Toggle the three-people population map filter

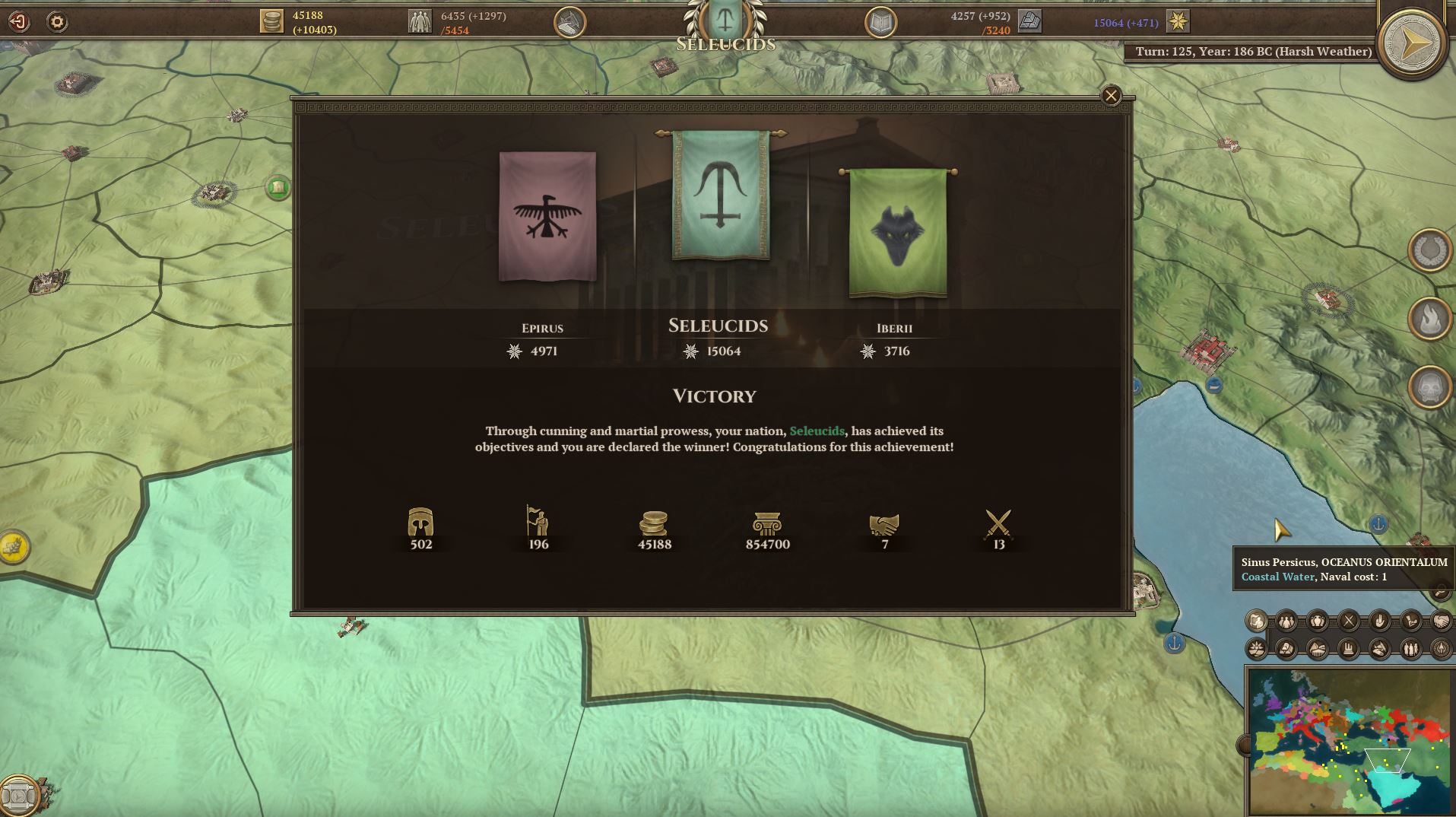(x=1286, y=621)
